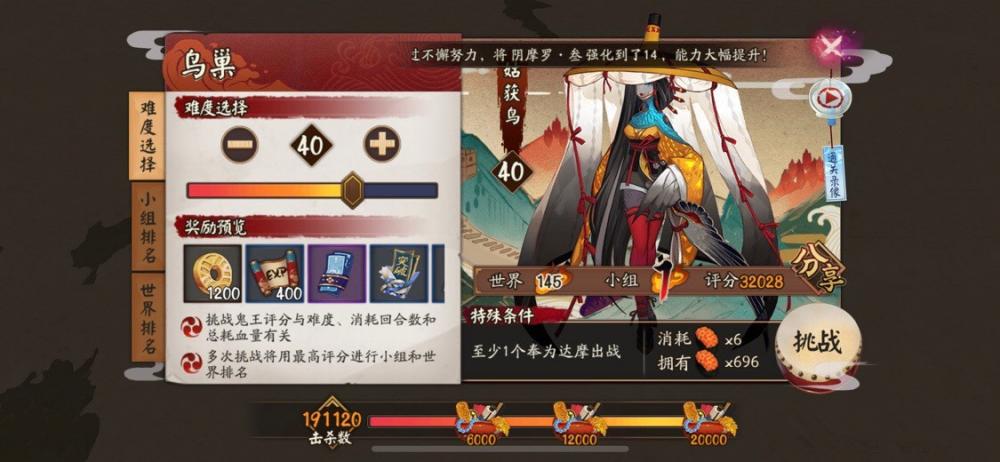Screen dimensions: 1000x462
Task: Start the battle with the 挑战 drum button
Action: [x=817, y=343]
